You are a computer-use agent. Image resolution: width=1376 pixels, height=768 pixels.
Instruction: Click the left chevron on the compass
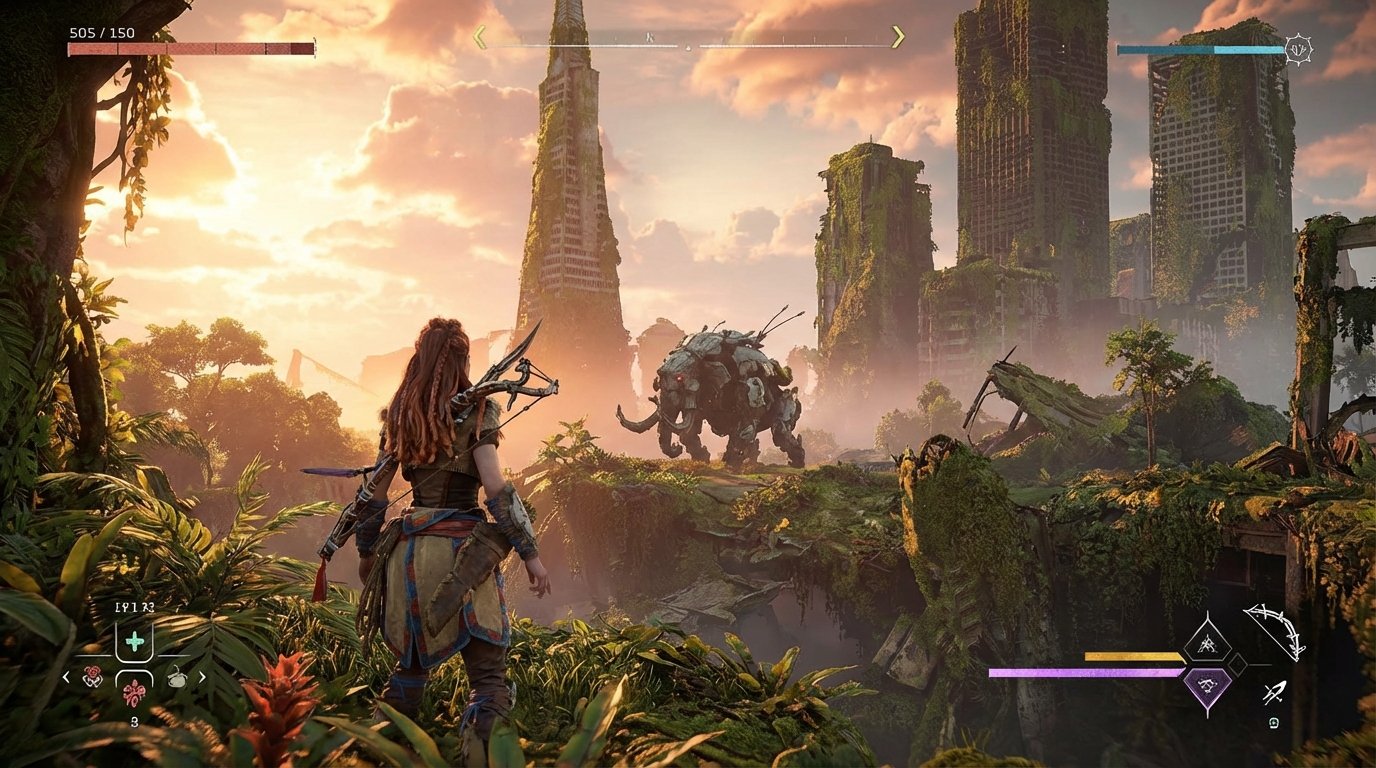[479, 34]
